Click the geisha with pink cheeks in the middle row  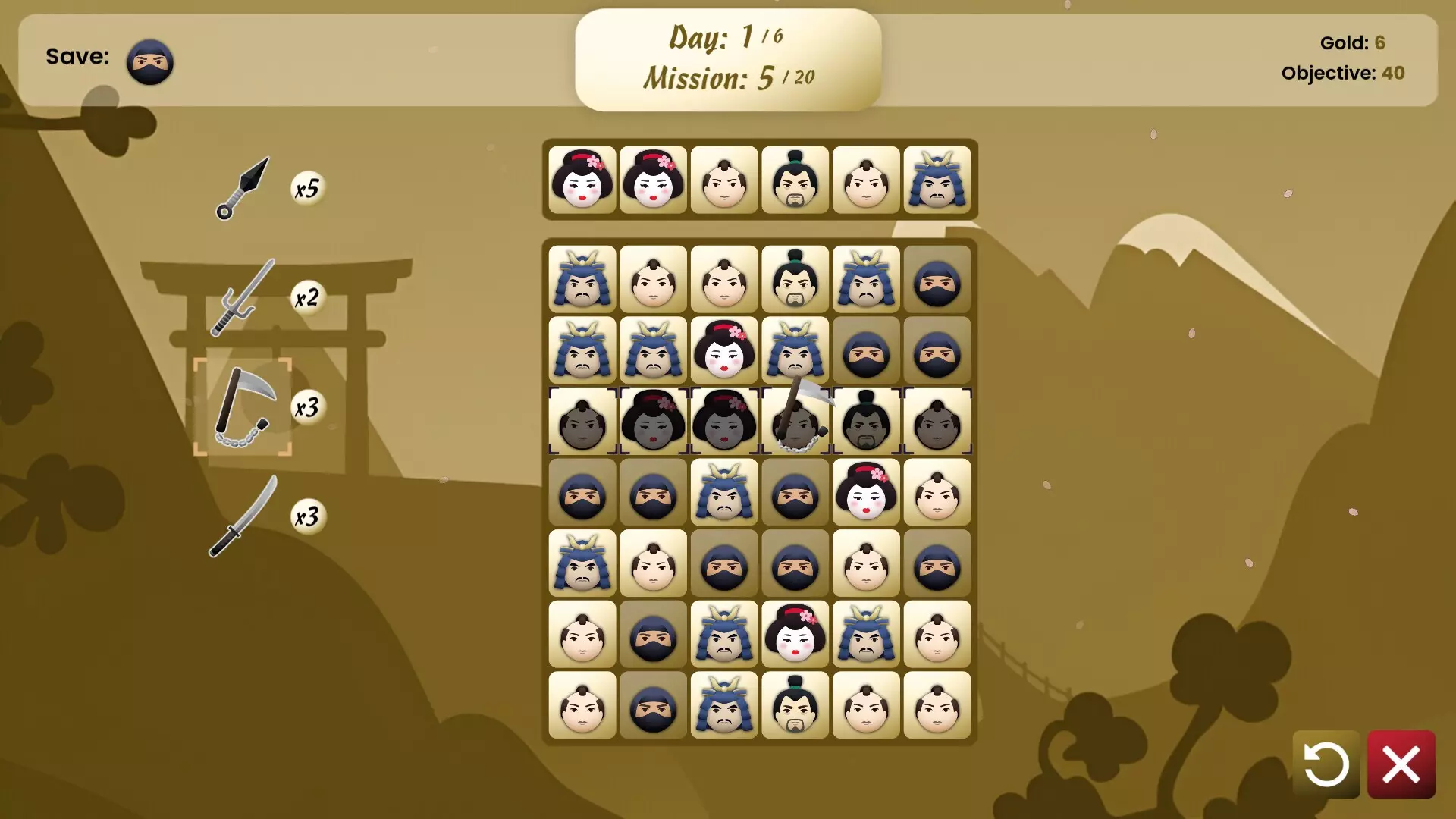point(866,493)
